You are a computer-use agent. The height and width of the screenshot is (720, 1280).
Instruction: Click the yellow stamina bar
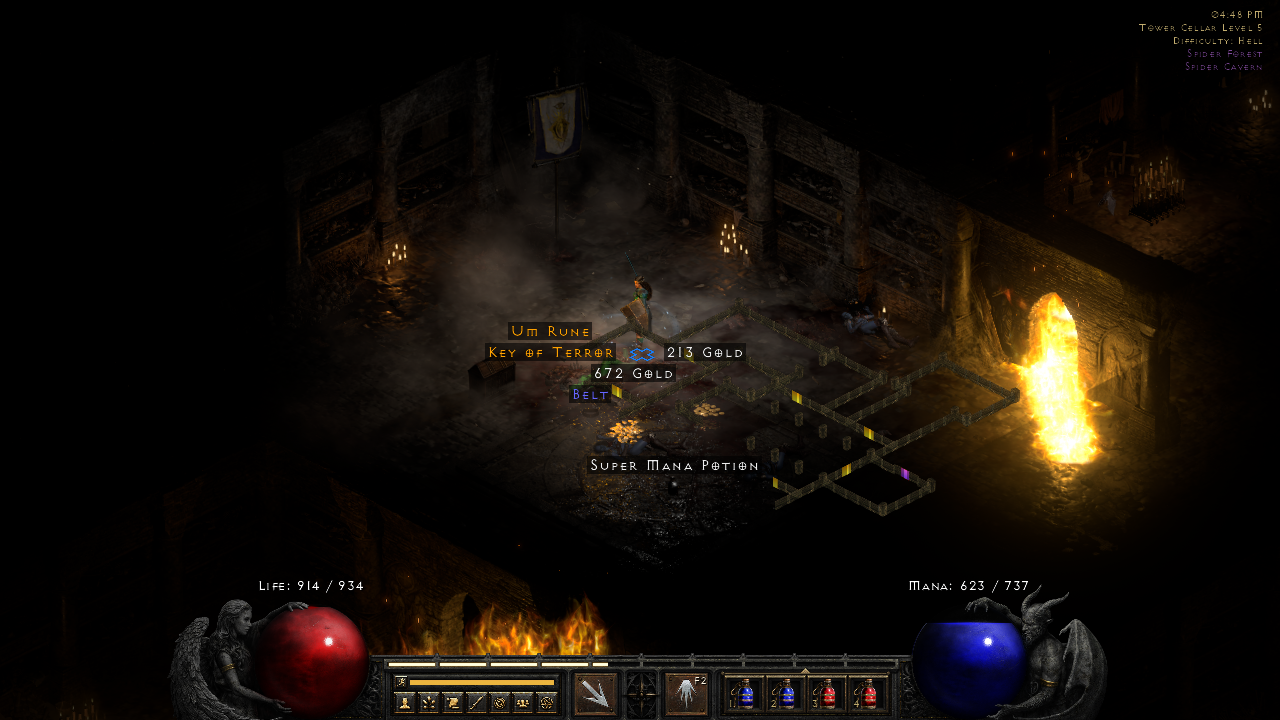pyautogui.click(x=480, y=682)
